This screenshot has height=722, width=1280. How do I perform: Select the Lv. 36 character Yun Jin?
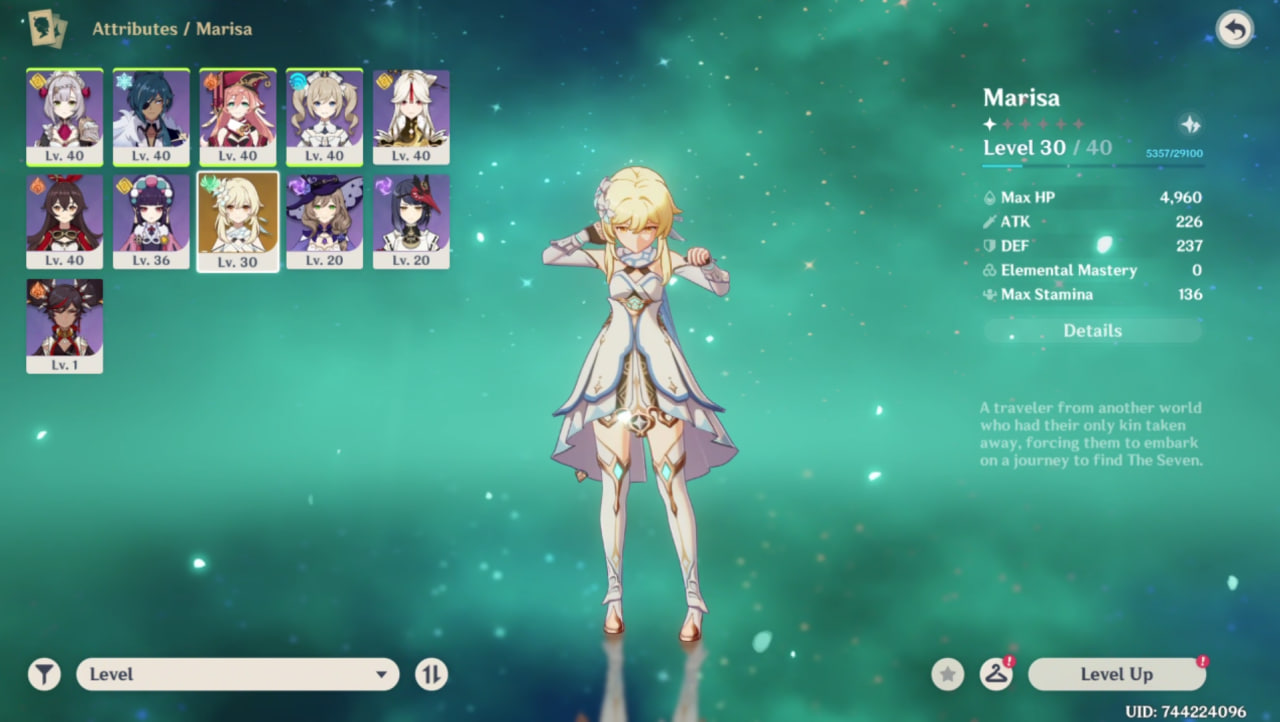pyautogui.click(x=151, y=221)
